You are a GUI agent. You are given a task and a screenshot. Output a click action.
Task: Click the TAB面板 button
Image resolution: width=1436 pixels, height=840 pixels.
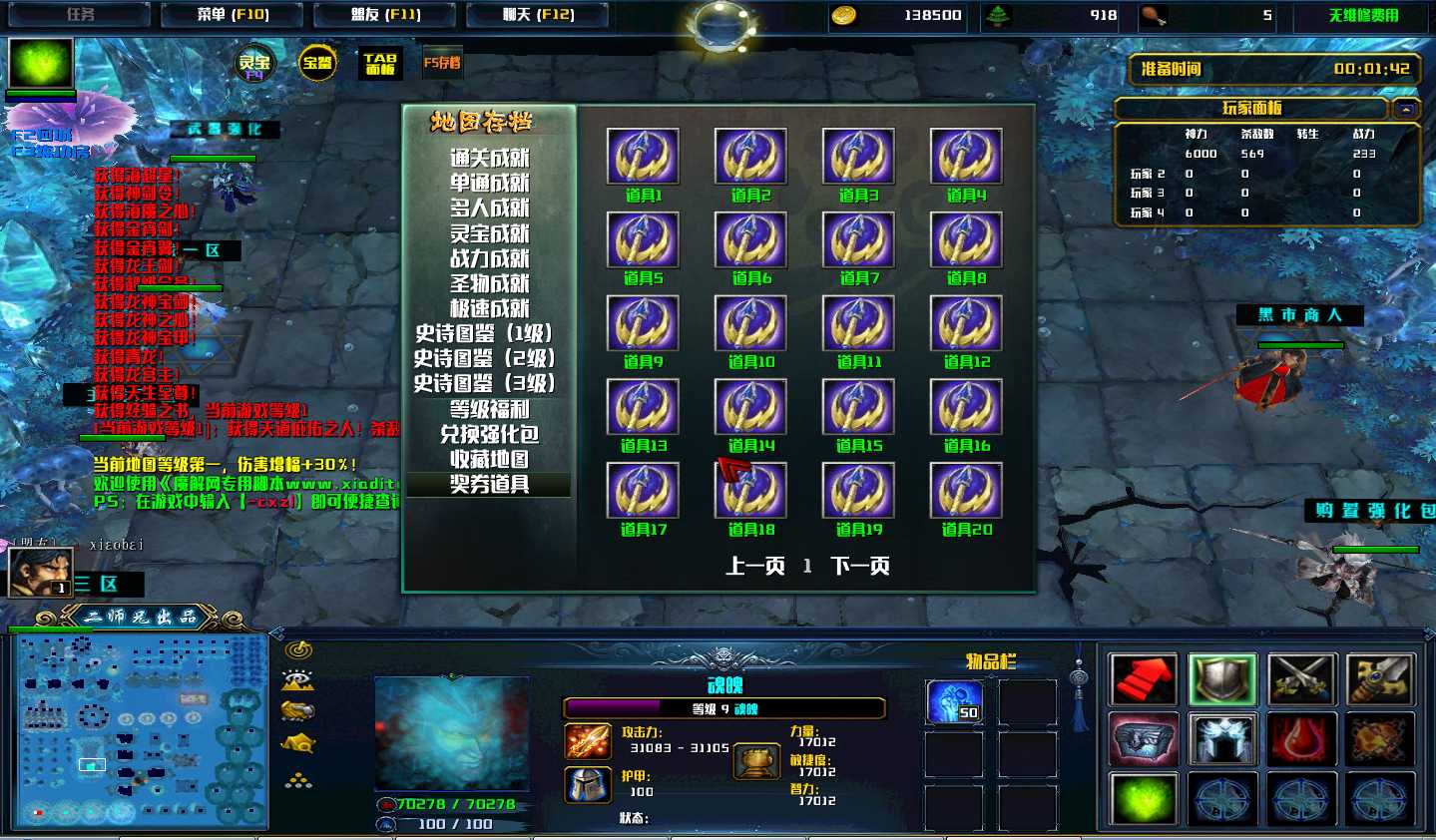[380, 64]
